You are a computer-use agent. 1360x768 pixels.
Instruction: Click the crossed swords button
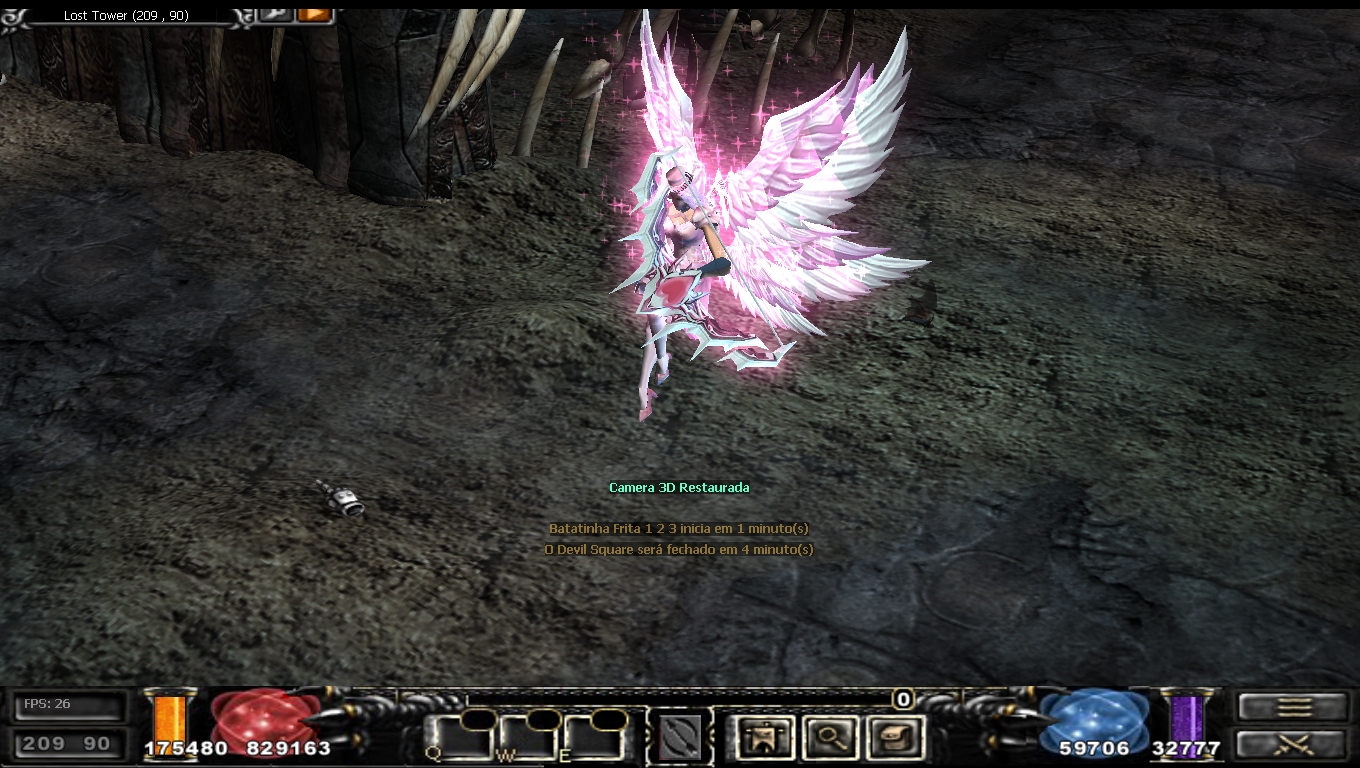[1293, 744]
